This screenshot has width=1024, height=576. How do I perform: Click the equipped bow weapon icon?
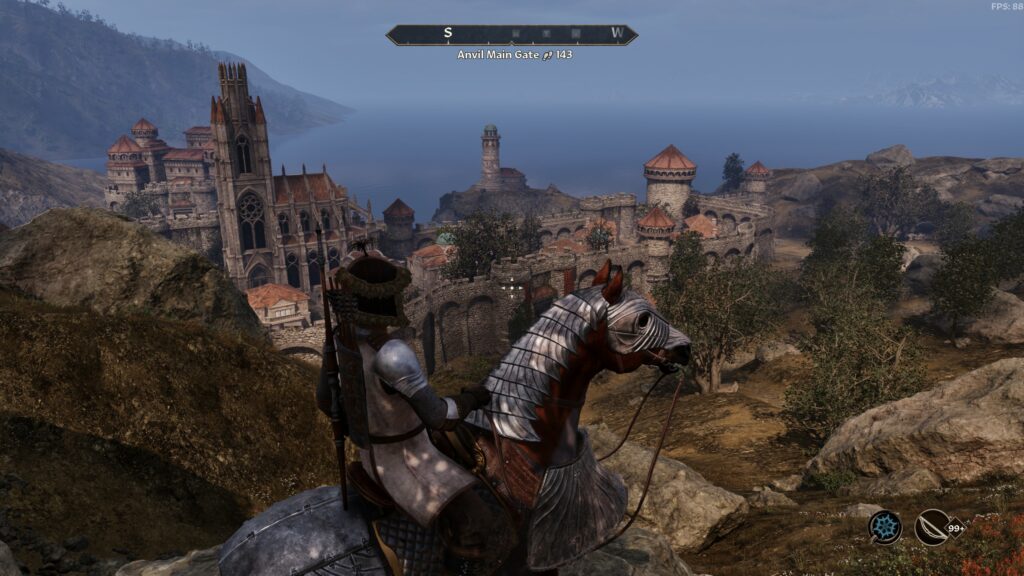pos(932,527)
